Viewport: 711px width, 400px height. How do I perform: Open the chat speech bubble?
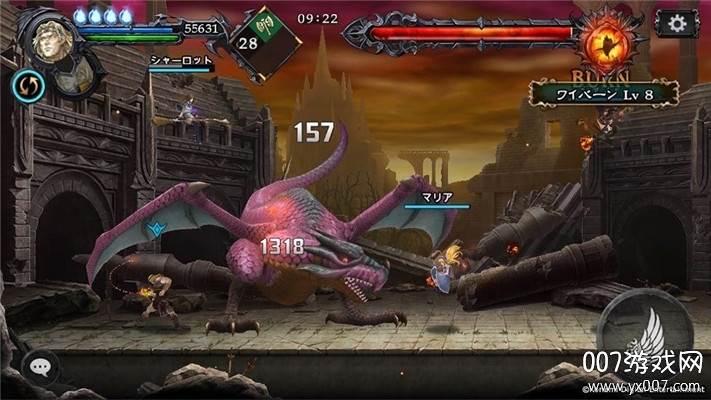point(37,367)
